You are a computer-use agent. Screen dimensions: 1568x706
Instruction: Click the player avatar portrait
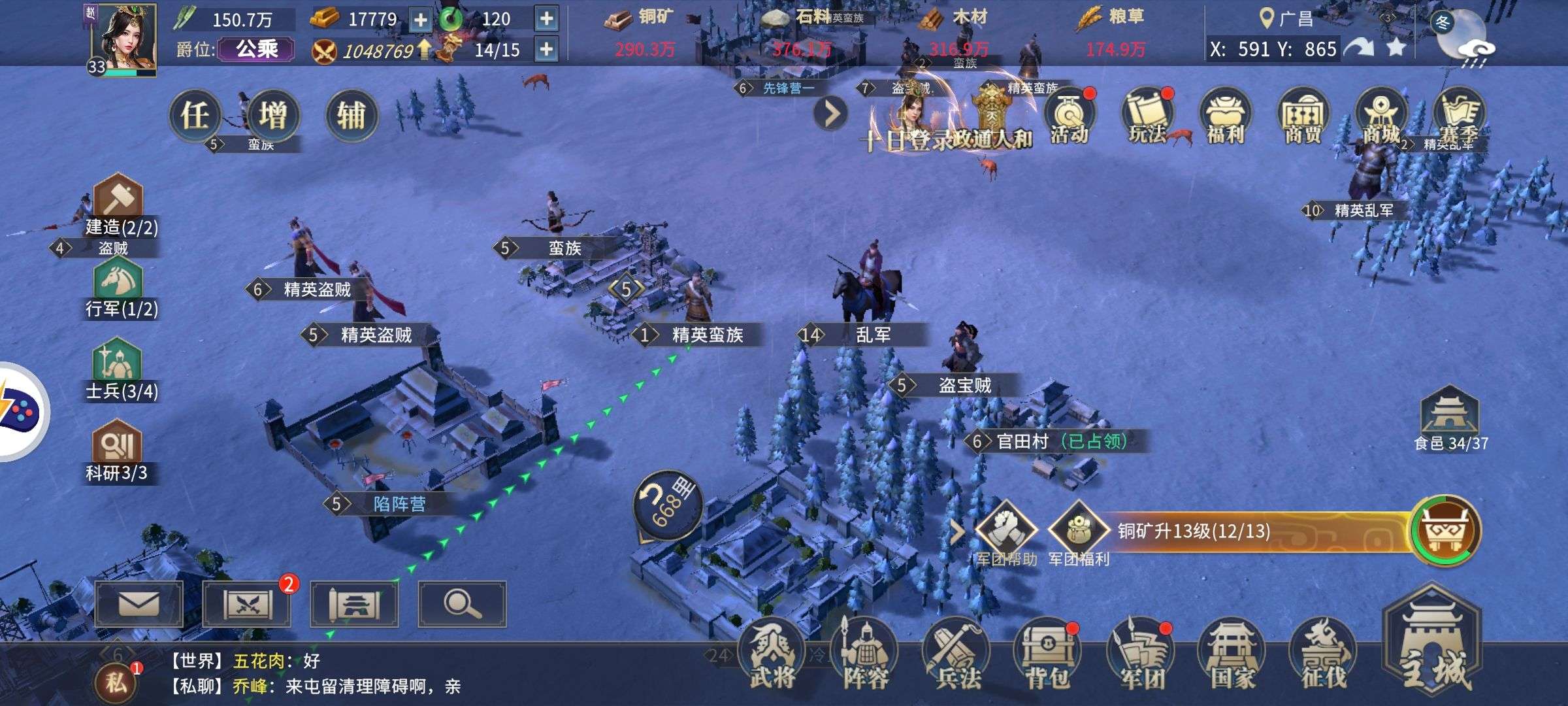point(123,38)
